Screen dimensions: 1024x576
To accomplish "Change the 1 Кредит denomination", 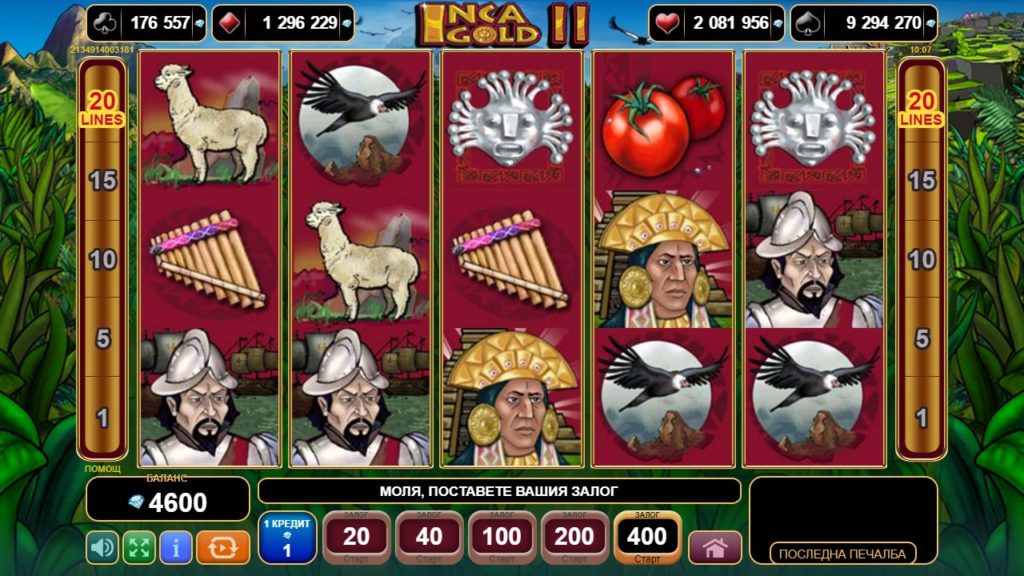I will click(287, 538).
